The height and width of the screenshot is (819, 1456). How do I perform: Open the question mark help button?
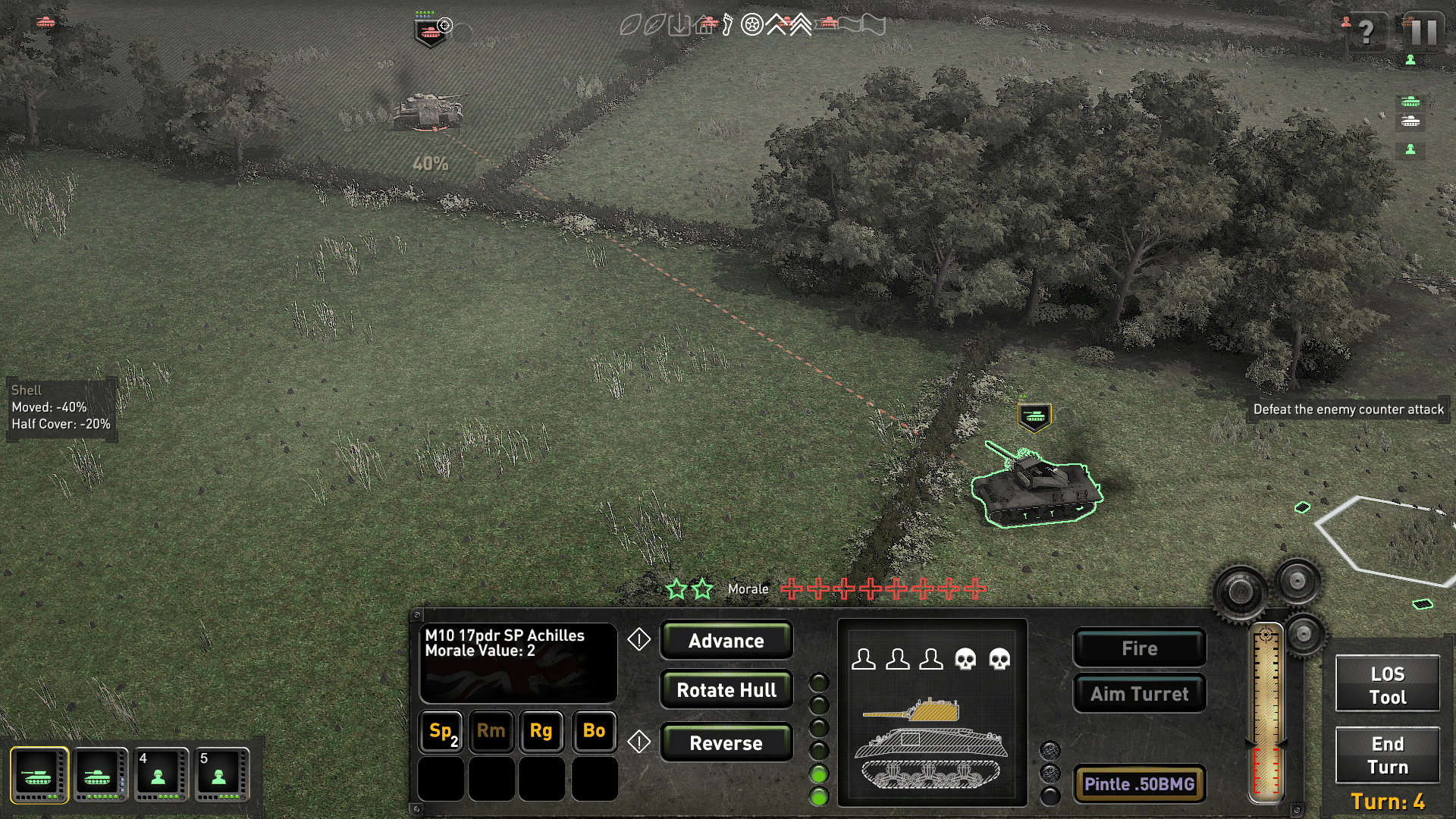tap(1366, 32)
